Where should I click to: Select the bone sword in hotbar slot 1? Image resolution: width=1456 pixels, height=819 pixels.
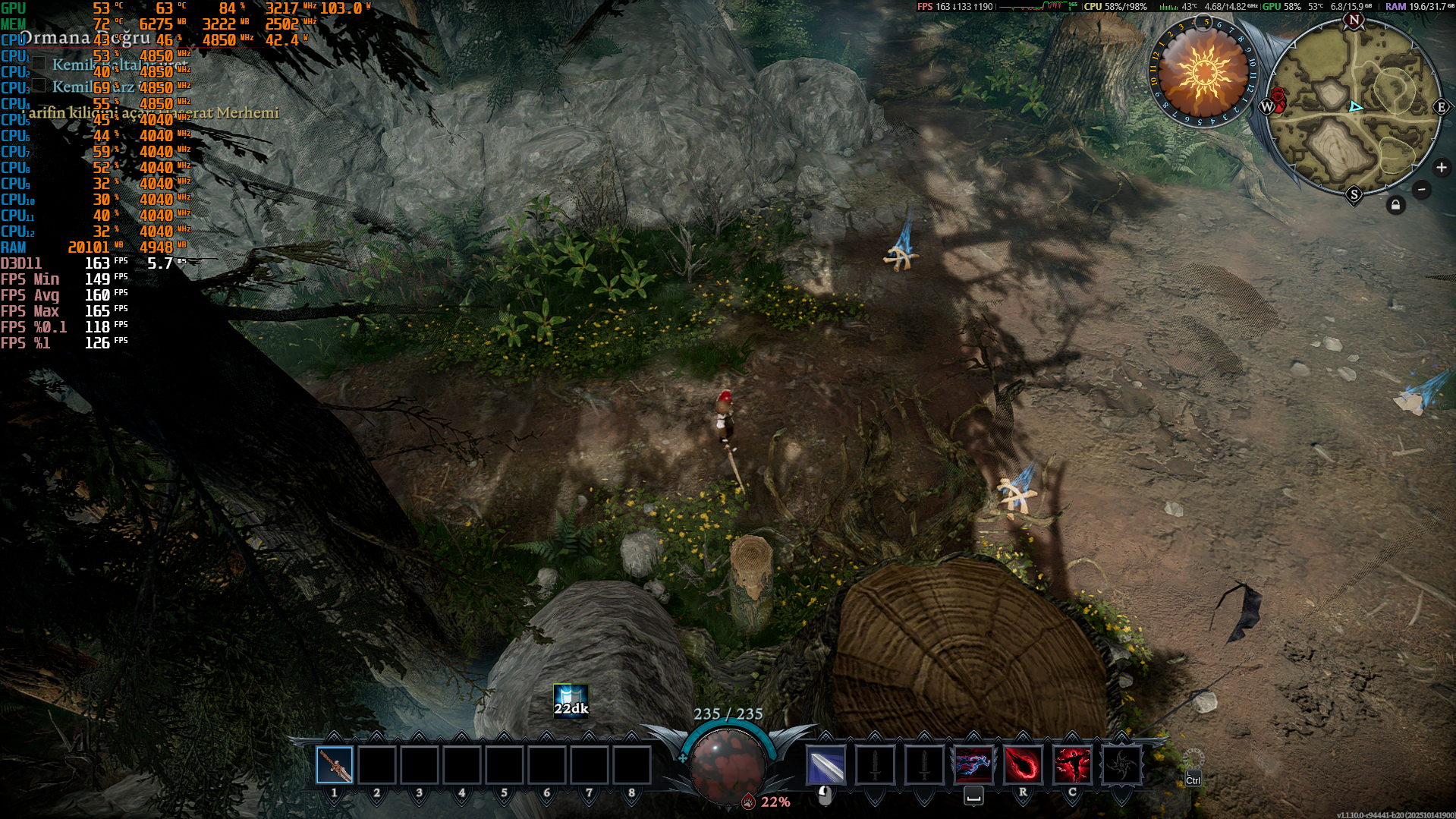pos(335,765)
